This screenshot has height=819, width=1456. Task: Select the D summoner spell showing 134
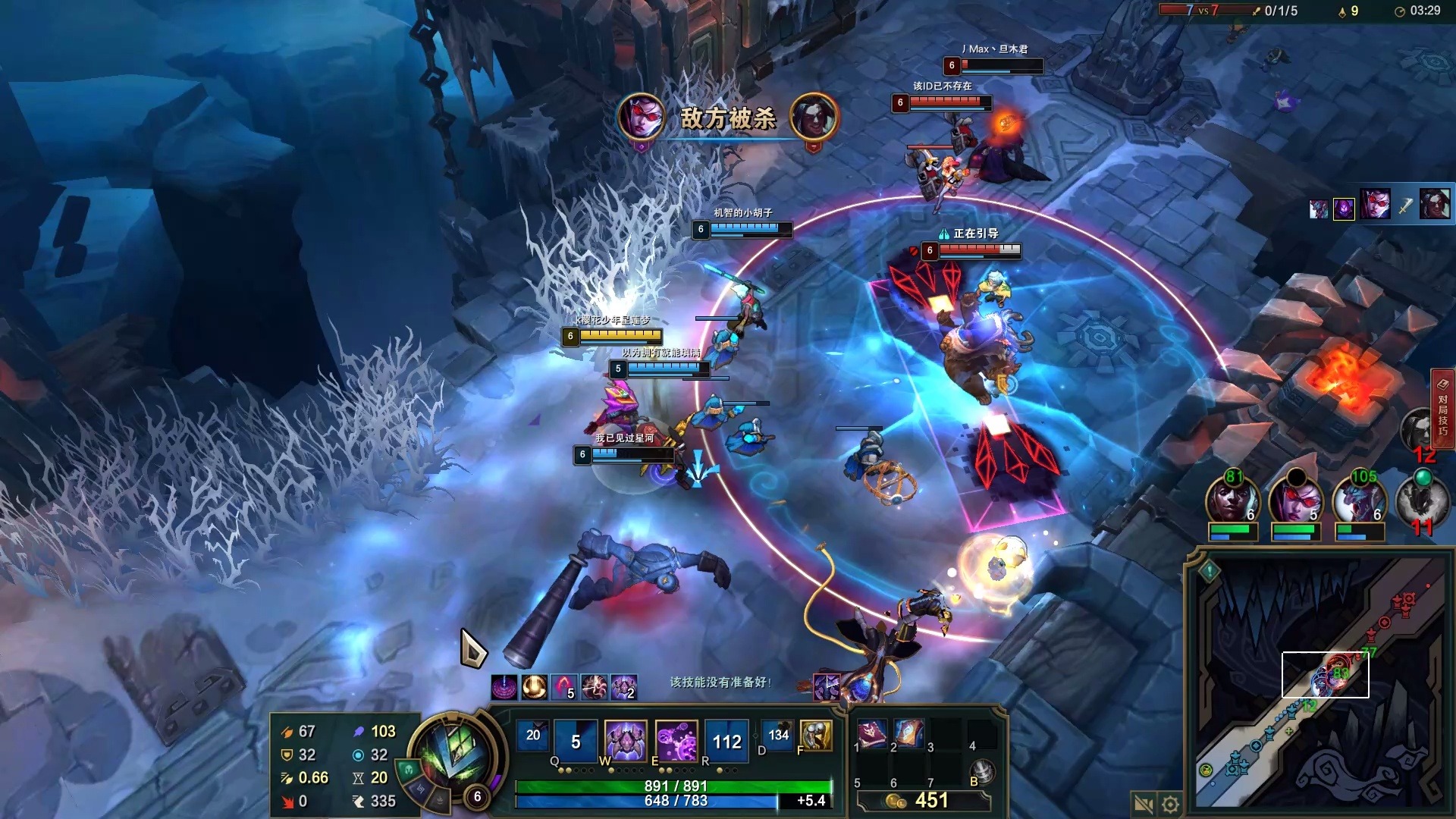pos(778,735)
